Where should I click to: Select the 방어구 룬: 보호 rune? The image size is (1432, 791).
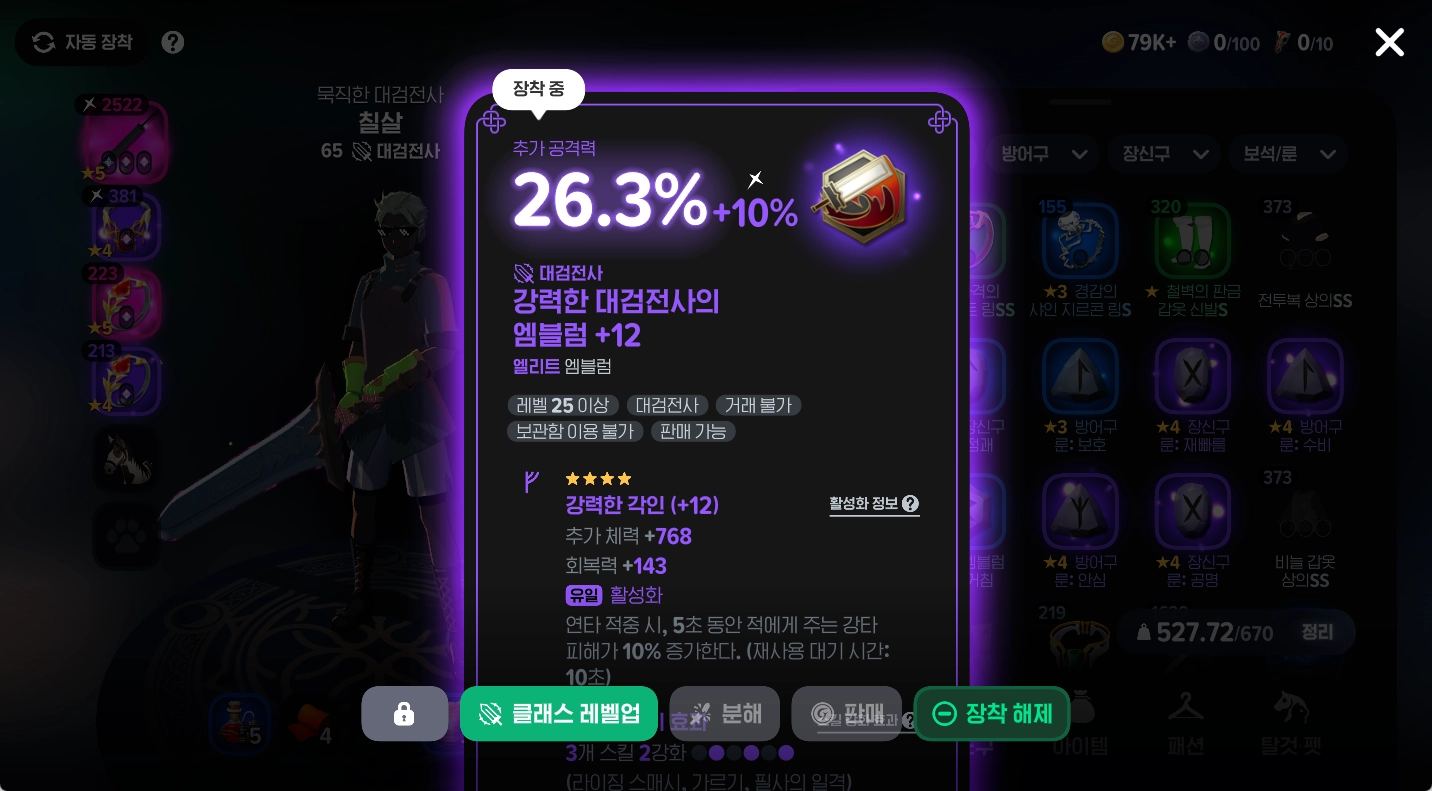(x=1081, y=377)
